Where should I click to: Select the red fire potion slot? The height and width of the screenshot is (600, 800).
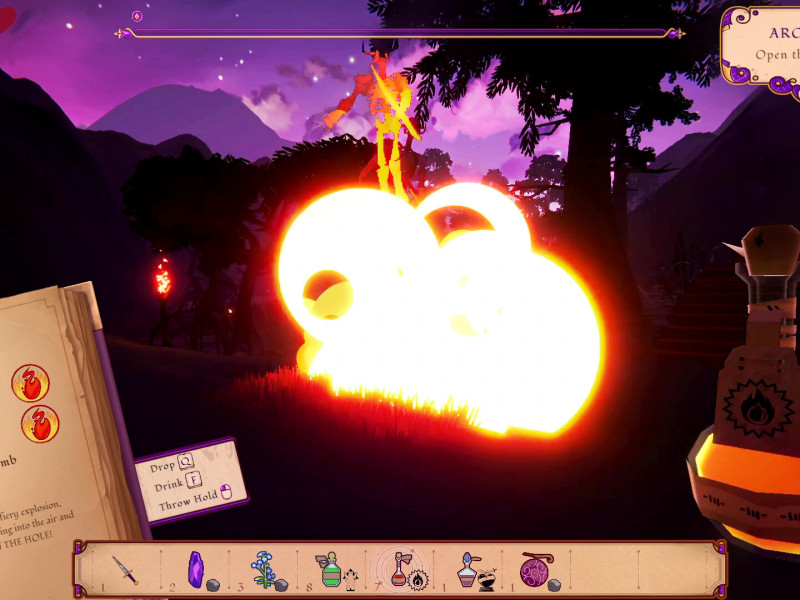click(x=399, y=570)
